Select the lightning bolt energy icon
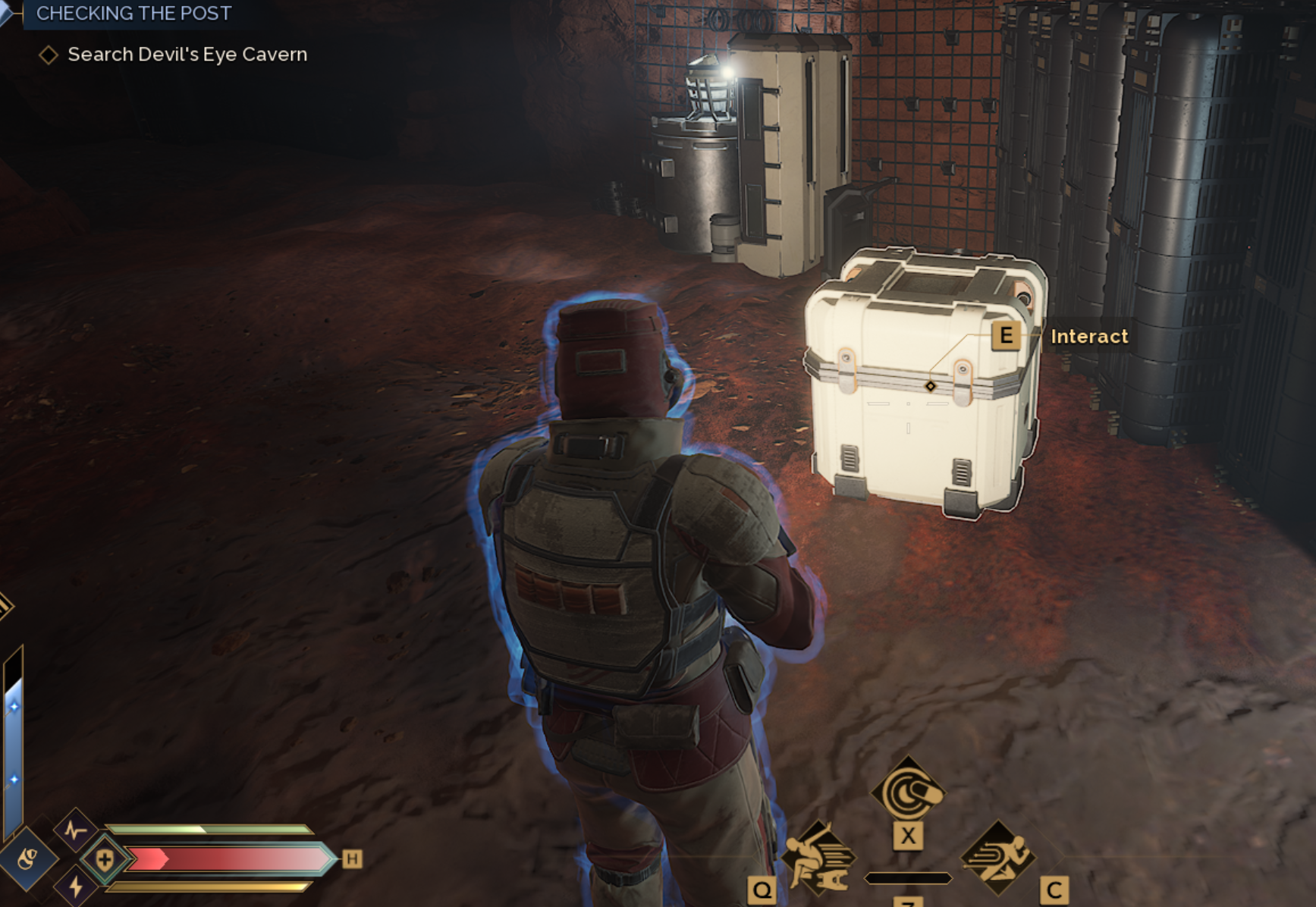1316x907 pixels. coord(76,887)
